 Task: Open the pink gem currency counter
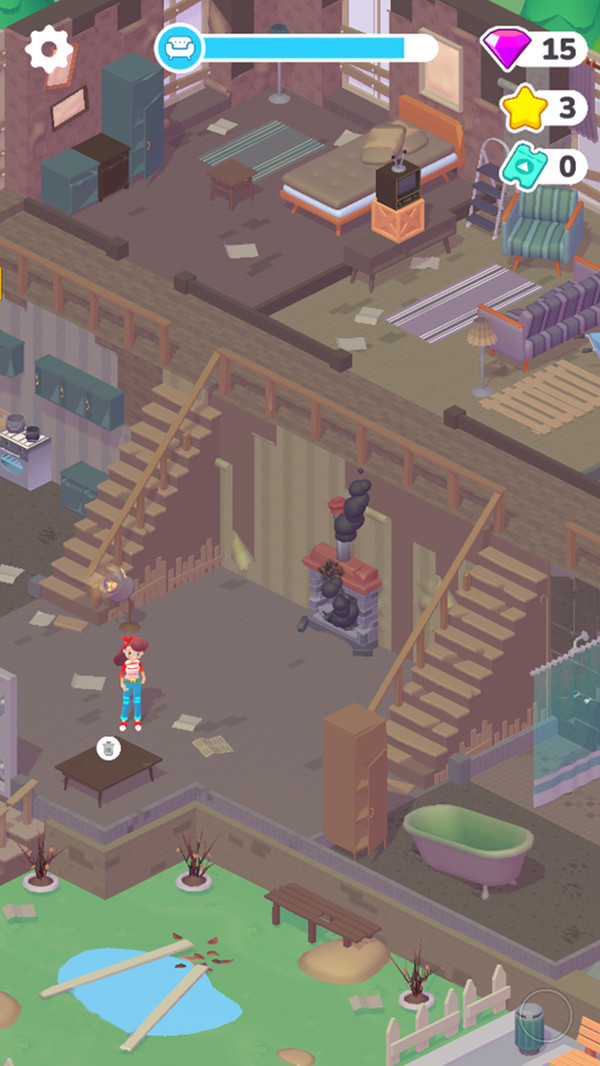coord(535,48)
